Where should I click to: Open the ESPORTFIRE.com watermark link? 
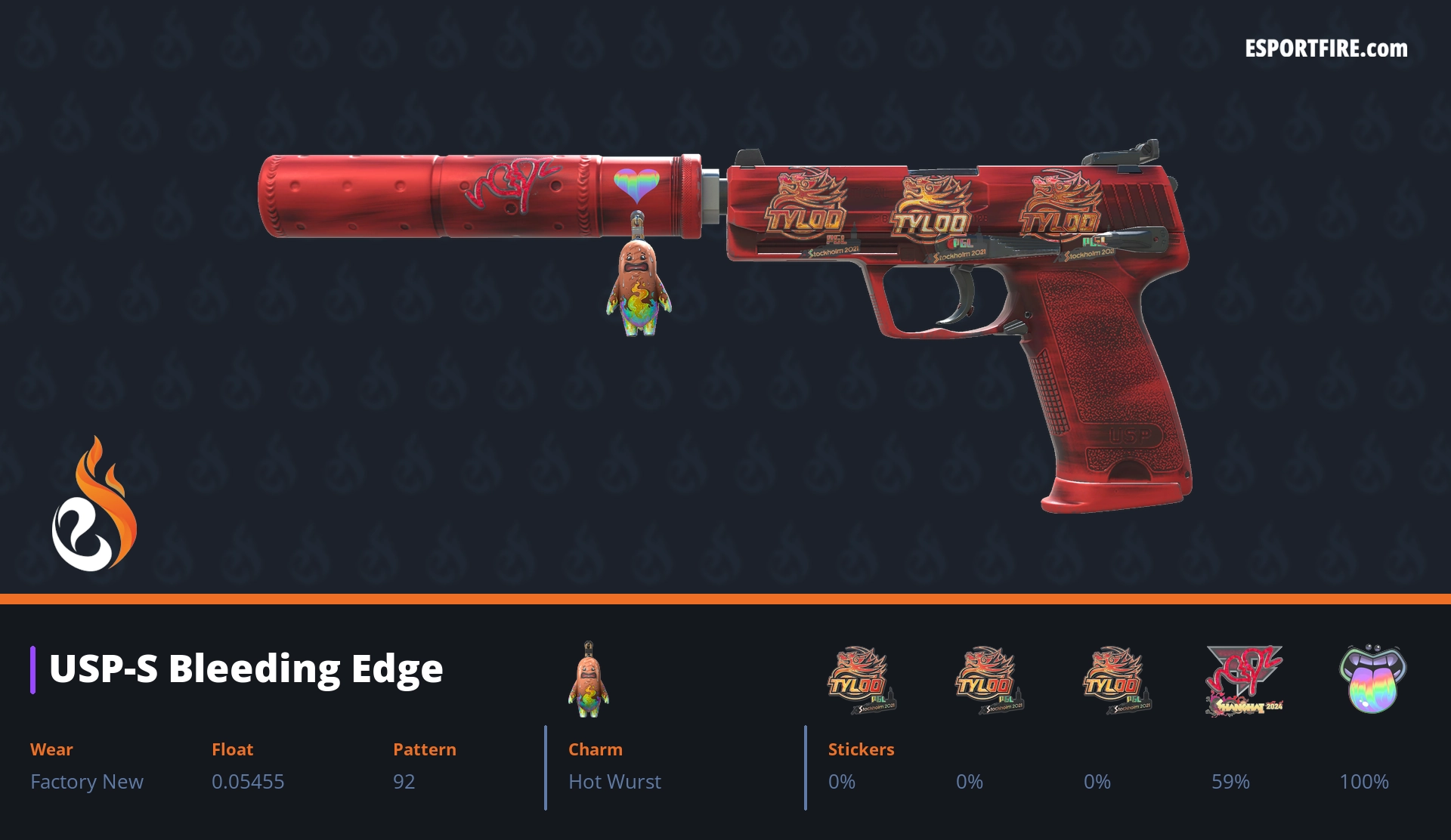click(x=1326, y=49)
